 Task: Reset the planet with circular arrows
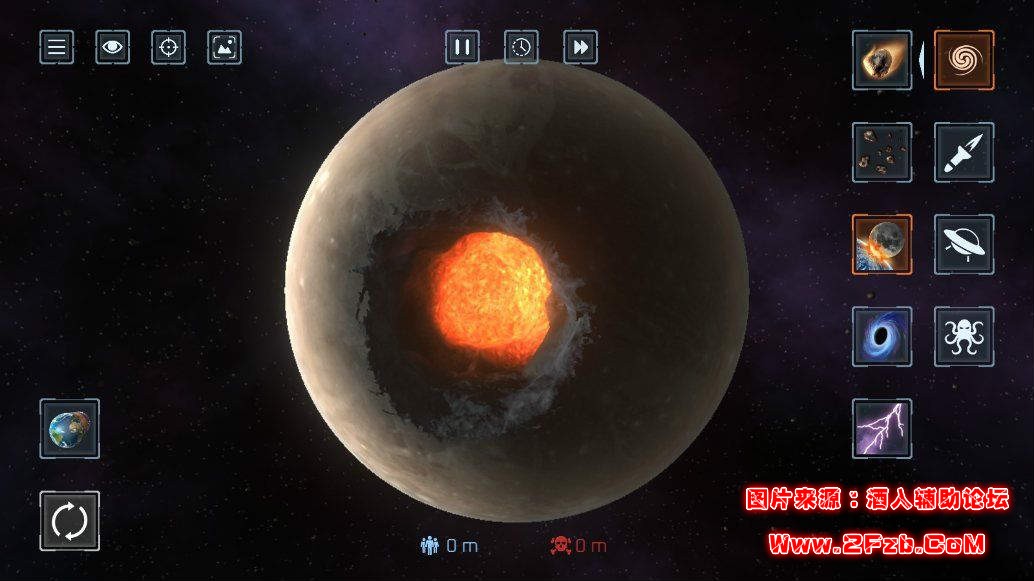pyautogui.click(x=70, y=520)
